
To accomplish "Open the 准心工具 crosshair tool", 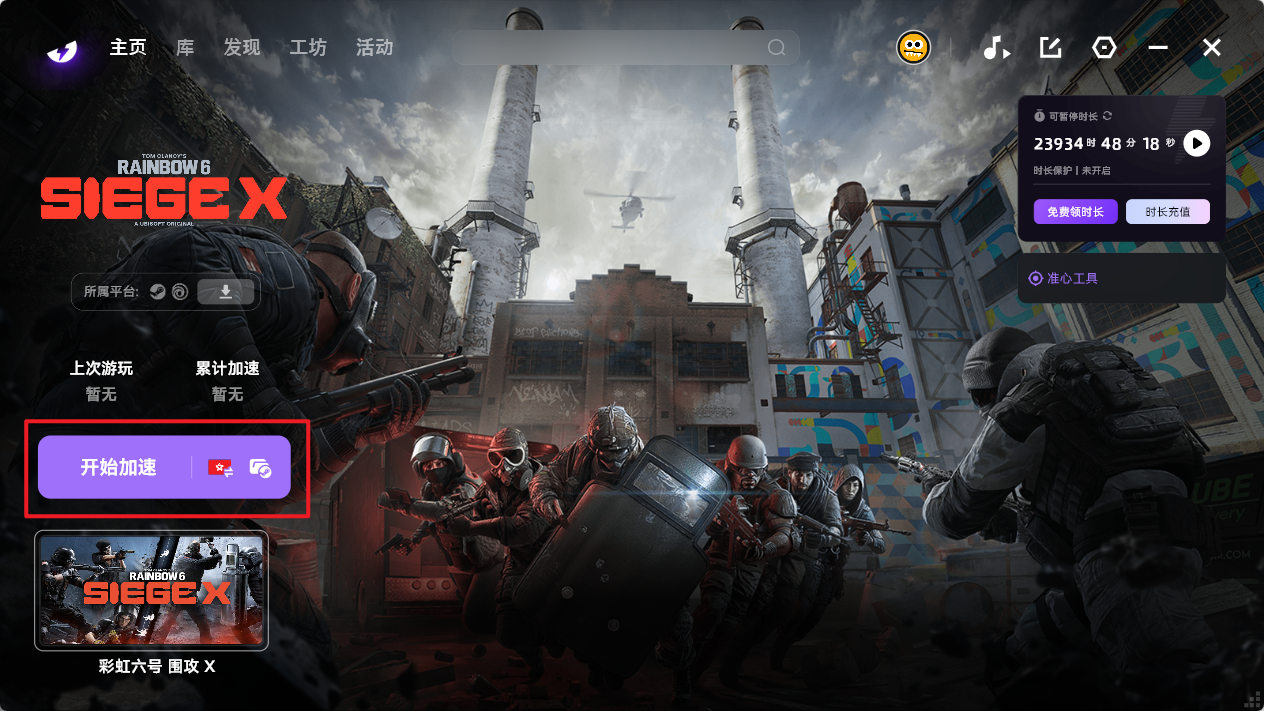I will (x=1064, y=278).
